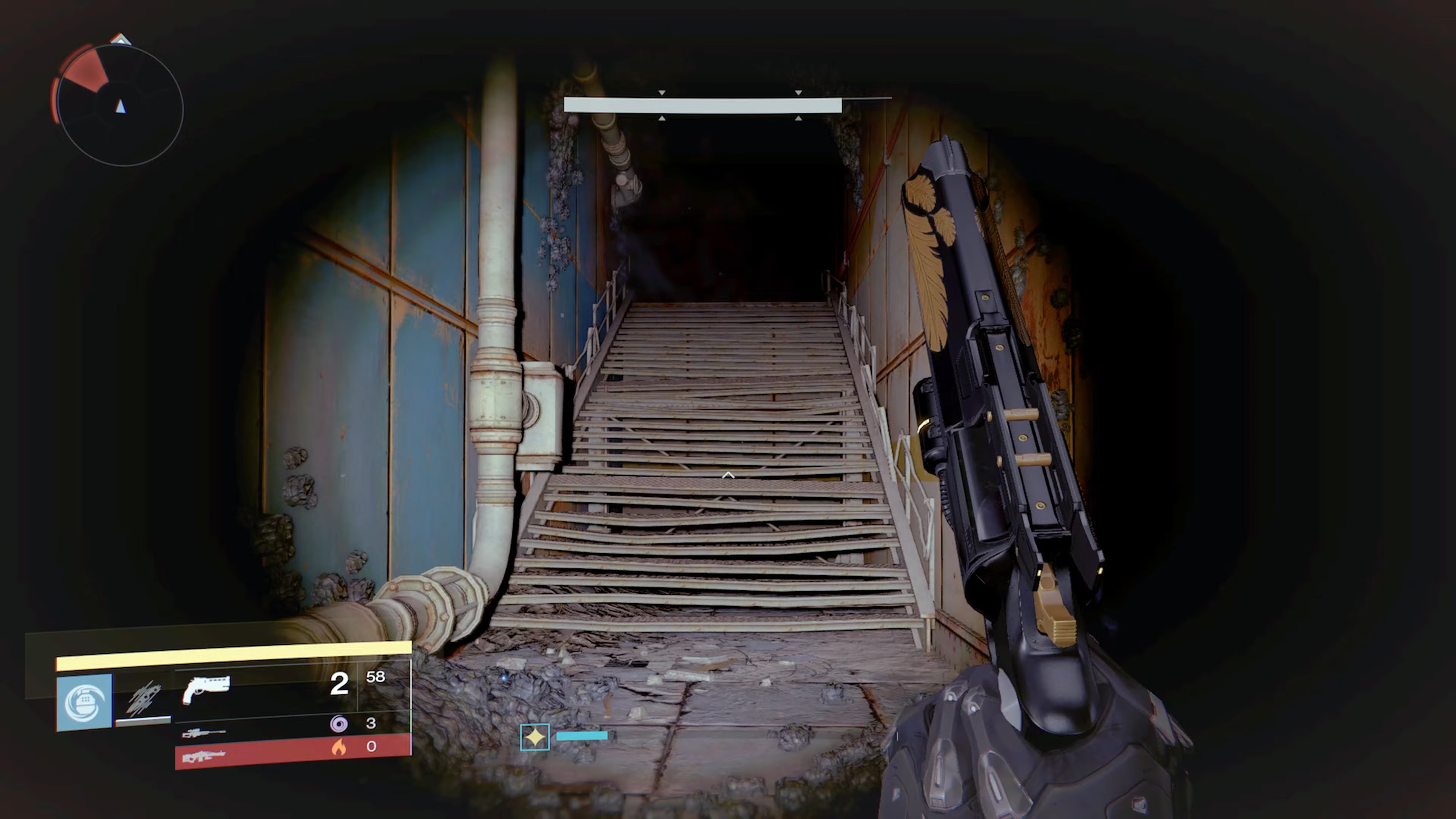Image resolution: width=1456 pixels, height=819 pixels.
Task: Expand the right boss health bar chevron
Action: 798,93
